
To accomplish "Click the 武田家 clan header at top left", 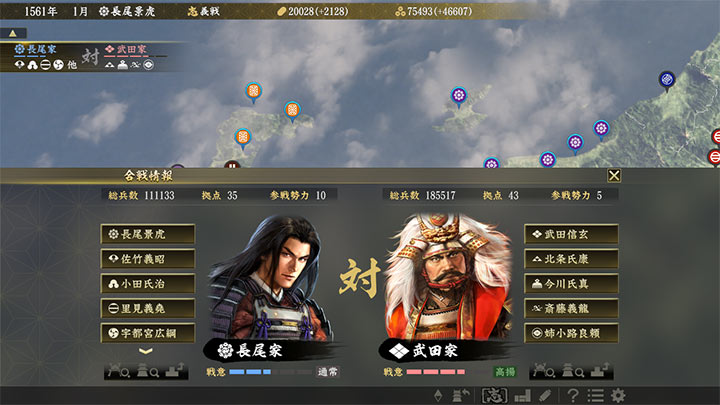I will tap(127, 48).
